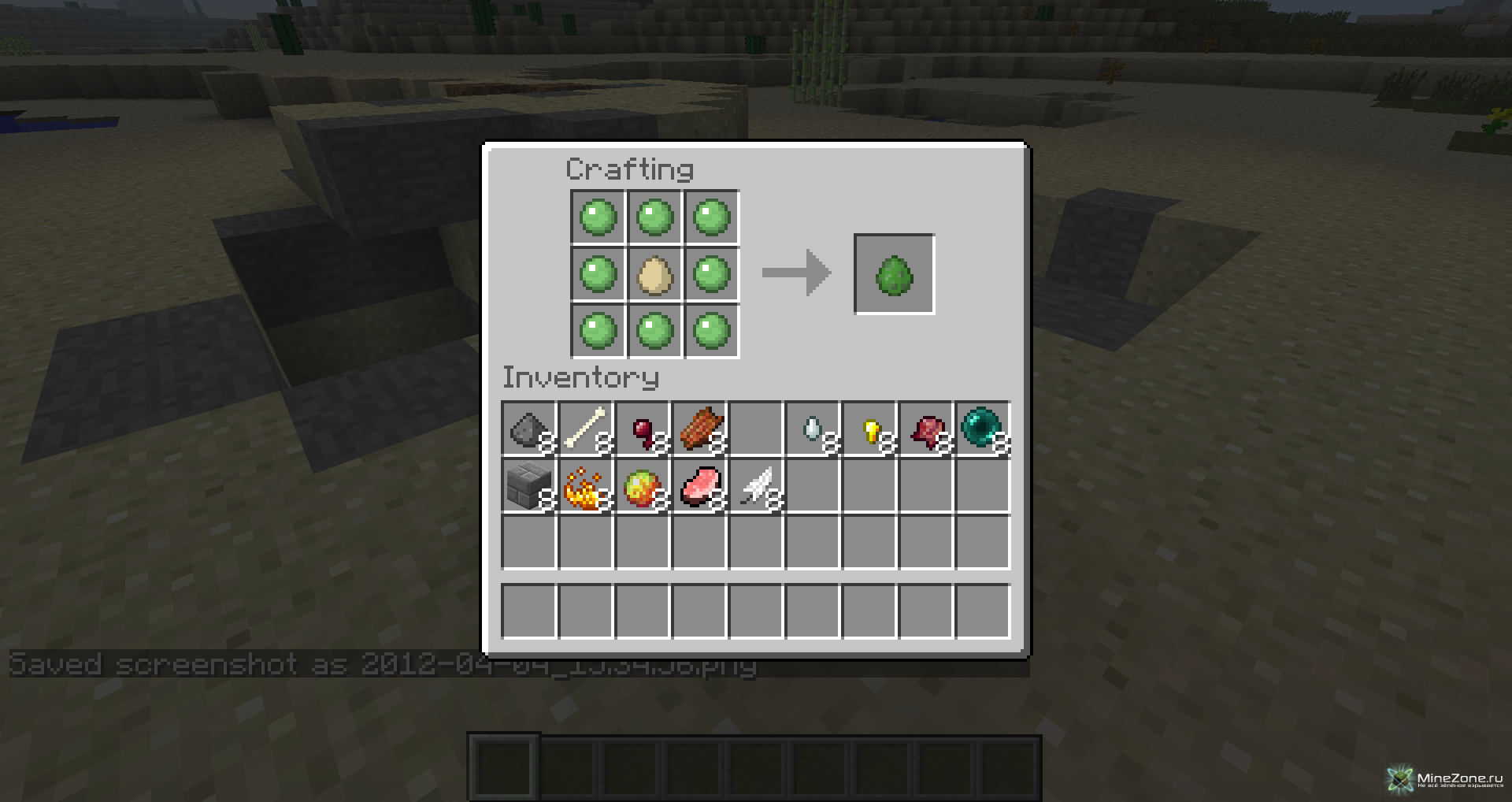Select the stone bricks block slot
Image resolution: width=1512 pixels, height=802 pixels.
(528, 487)
